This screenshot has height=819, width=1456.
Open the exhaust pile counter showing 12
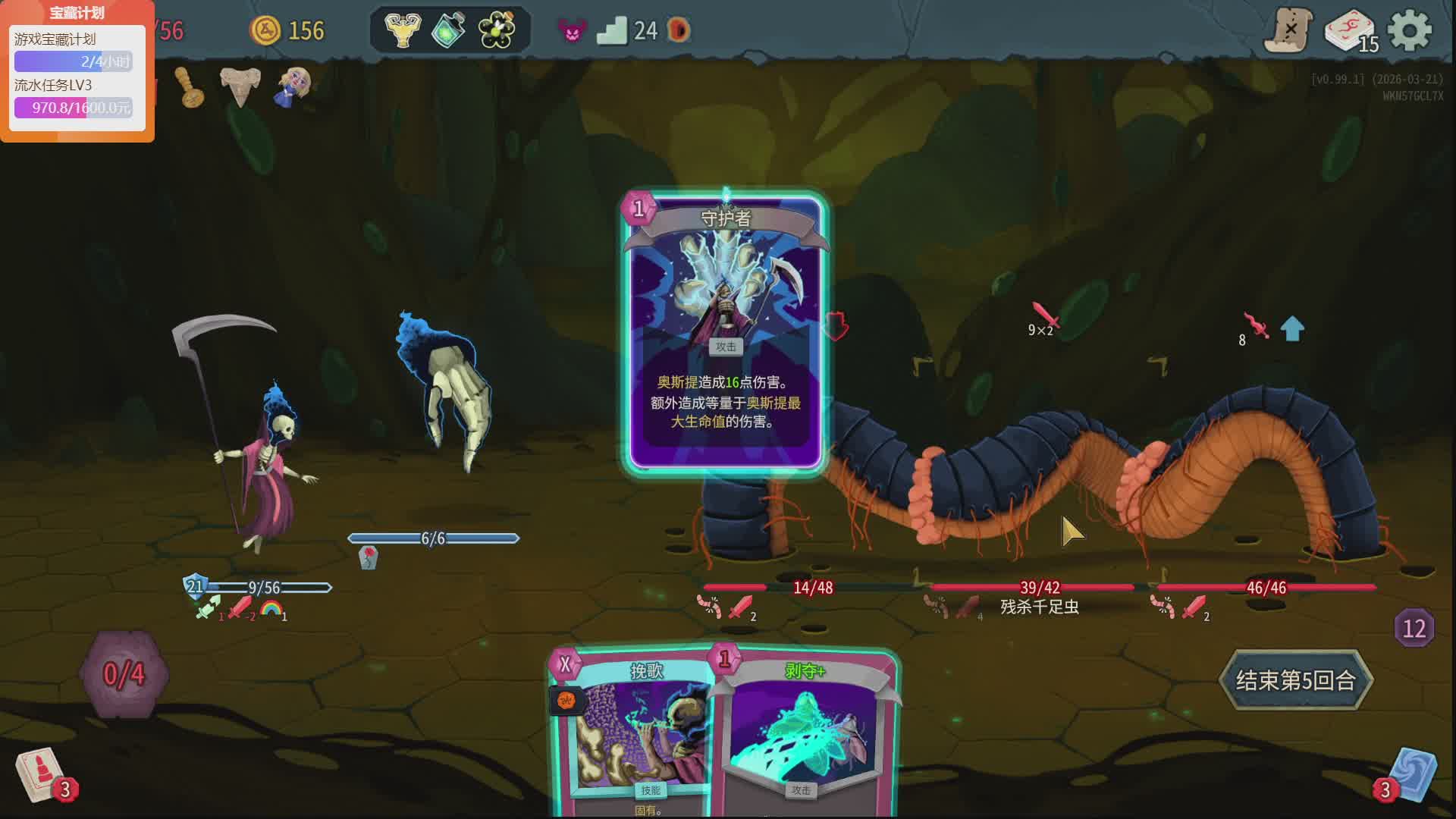1414,629
